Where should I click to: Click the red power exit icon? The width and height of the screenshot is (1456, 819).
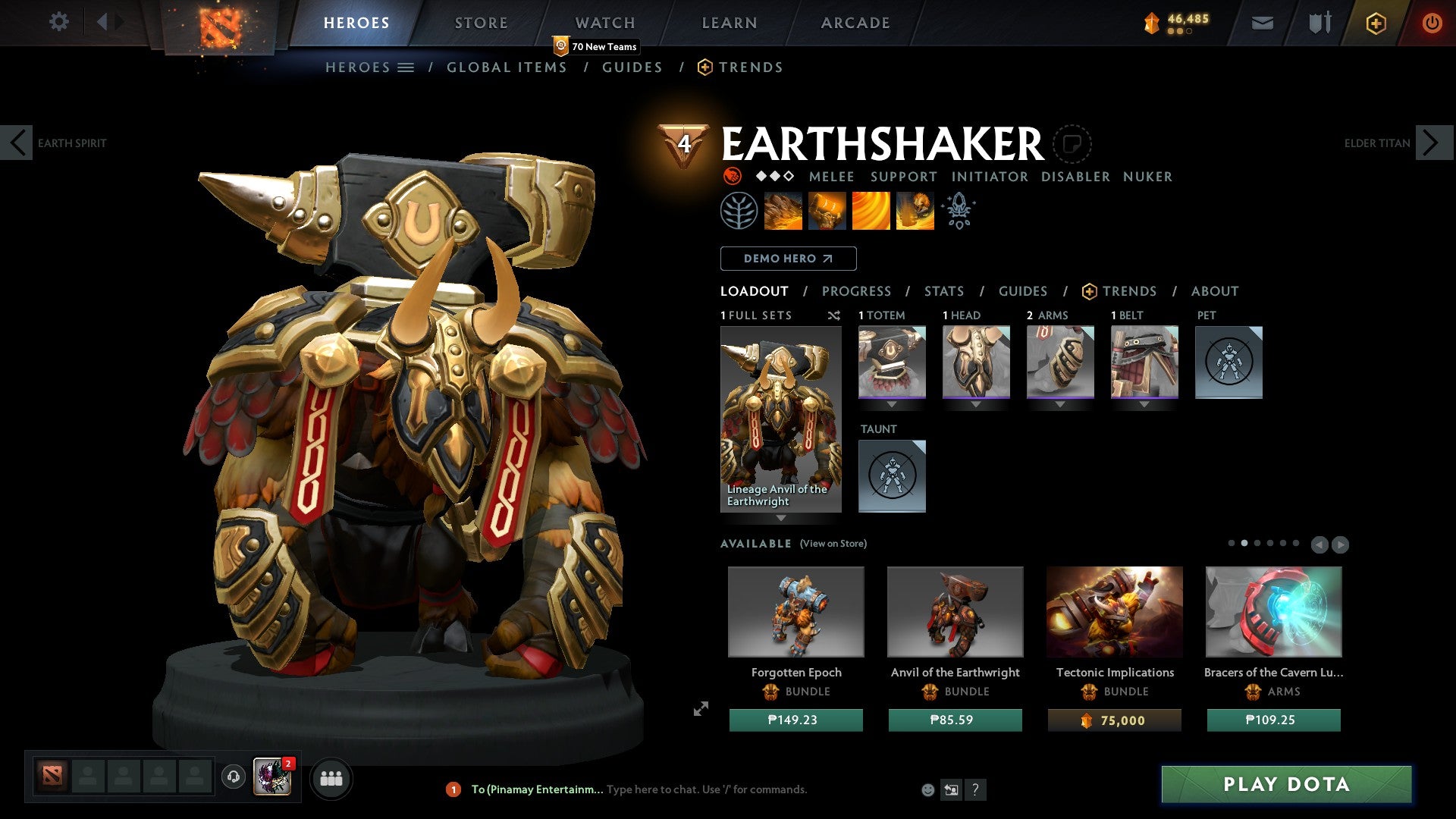[1432, 23]
